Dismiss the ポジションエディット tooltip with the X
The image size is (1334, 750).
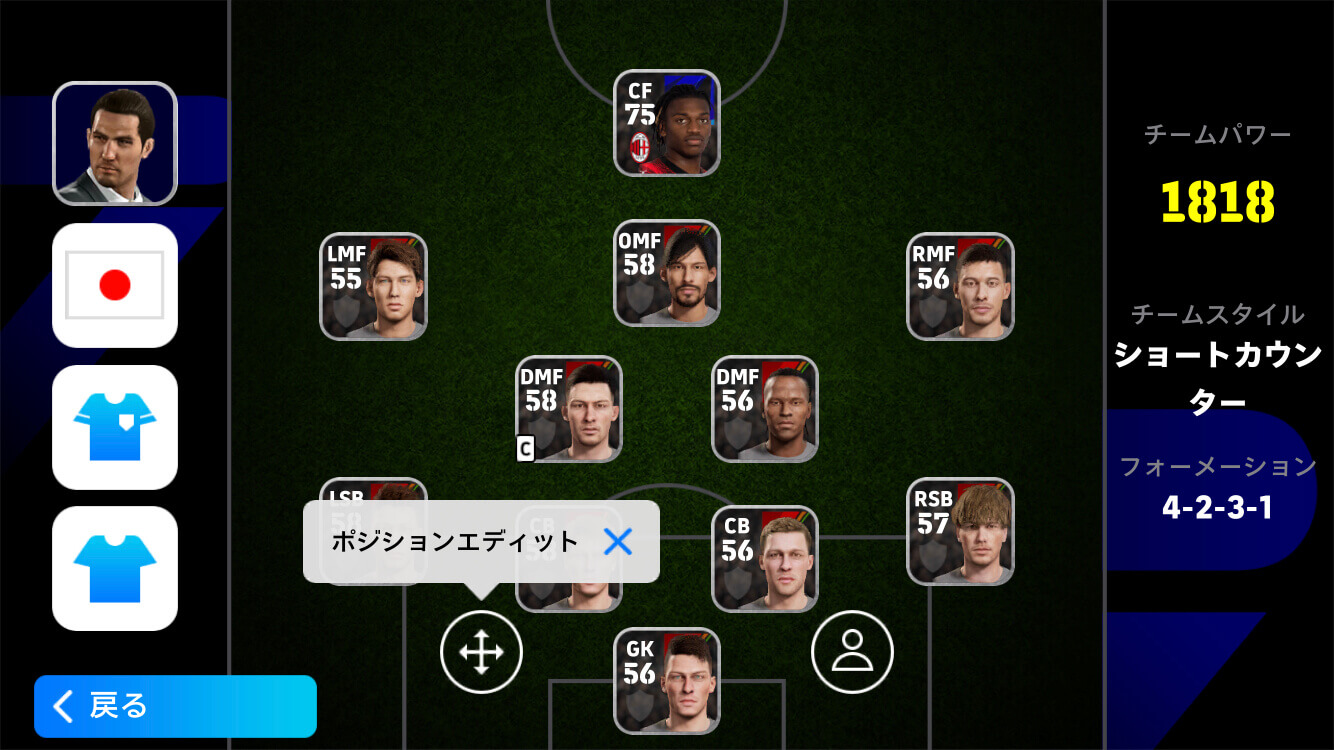point(620,542)
